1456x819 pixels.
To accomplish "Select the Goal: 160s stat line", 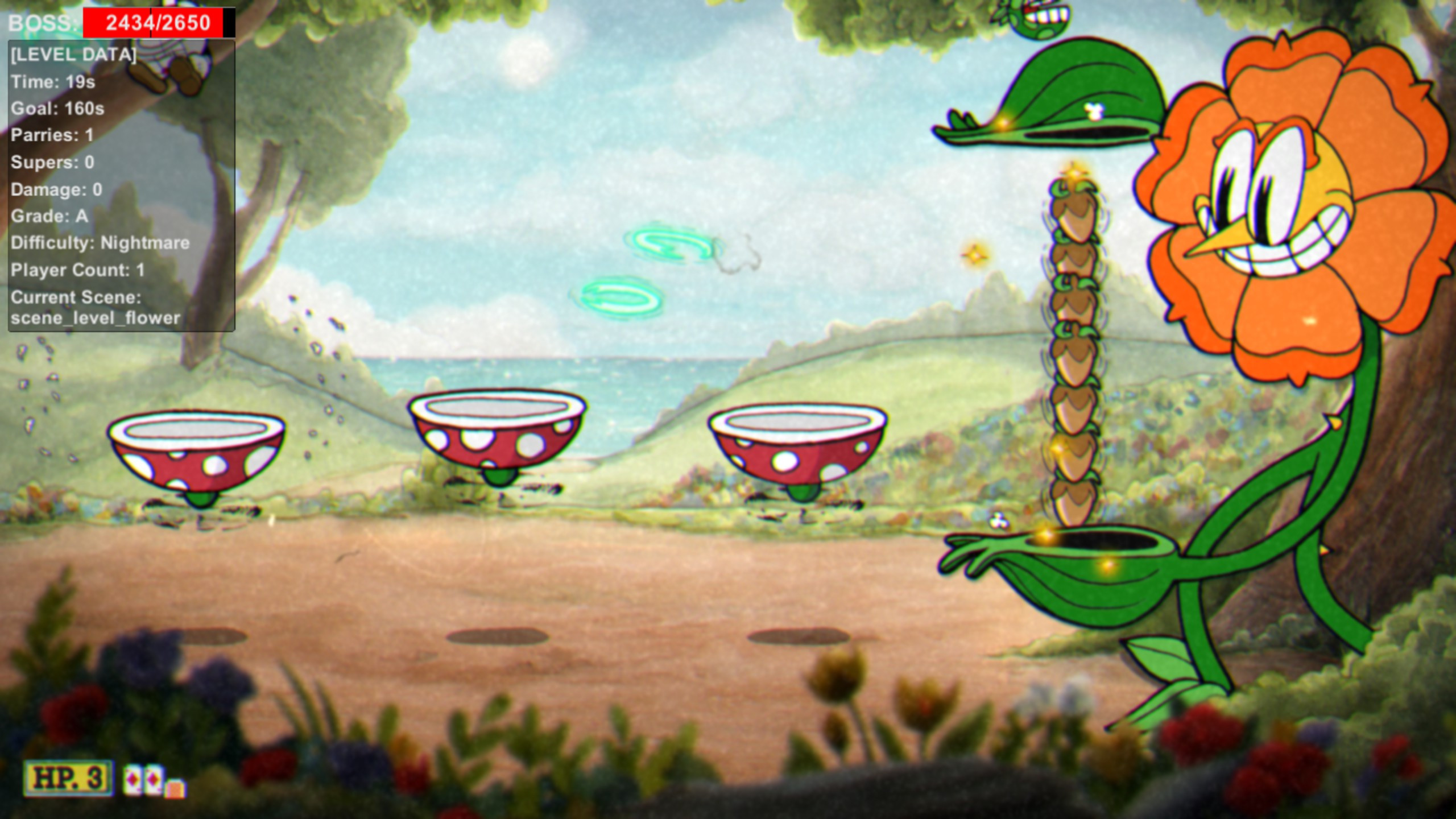I will pos(57,109).
